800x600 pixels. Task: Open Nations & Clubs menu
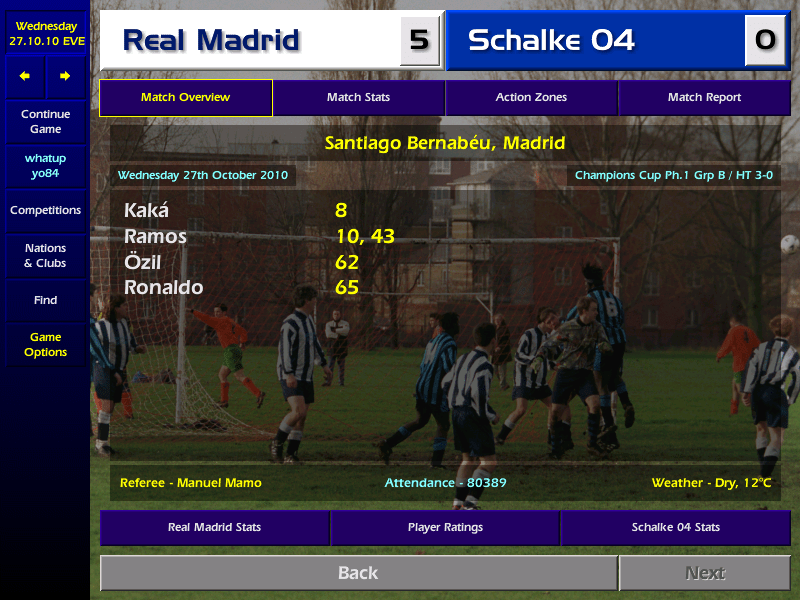pos(45,256)
